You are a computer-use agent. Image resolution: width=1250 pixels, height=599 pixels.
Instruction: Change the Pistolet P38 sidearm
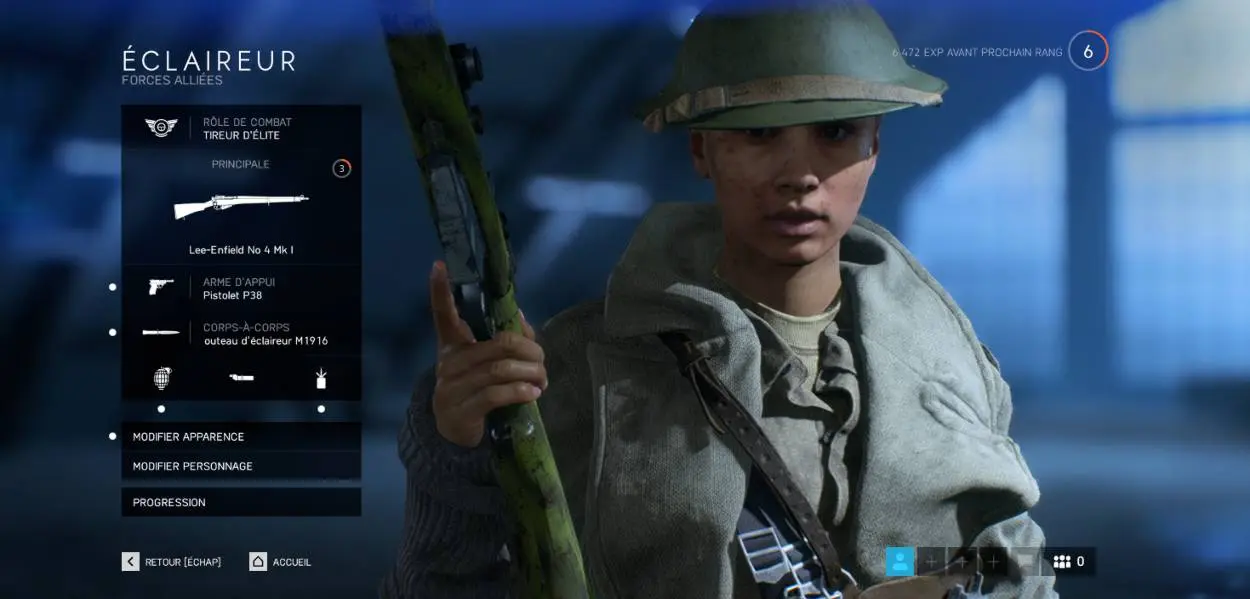click(x=241, y=288)
